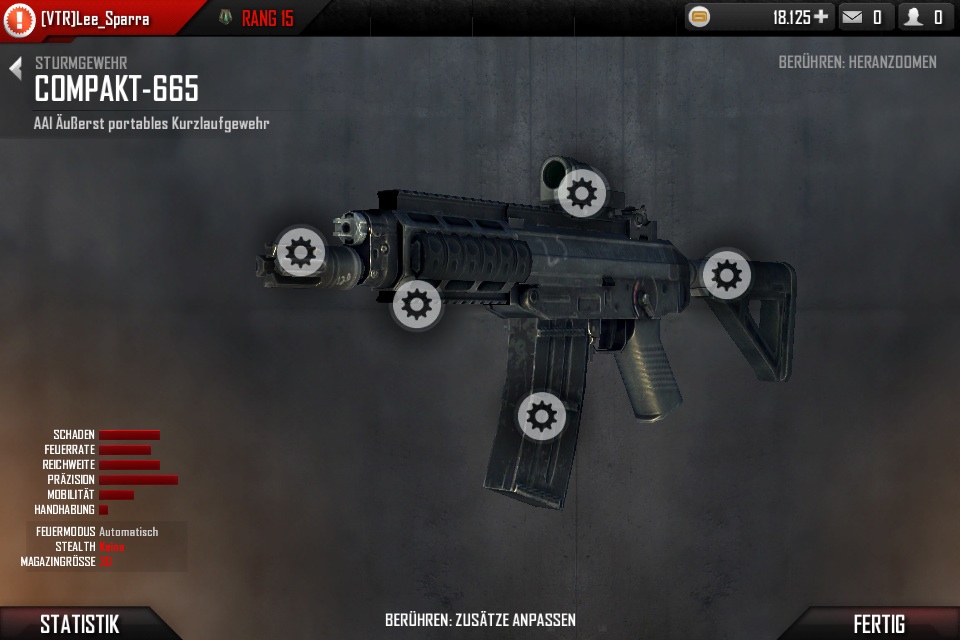Confirm with the Fertig button
The height and width of the screenshot is (640, 960).
click(878, 624)
